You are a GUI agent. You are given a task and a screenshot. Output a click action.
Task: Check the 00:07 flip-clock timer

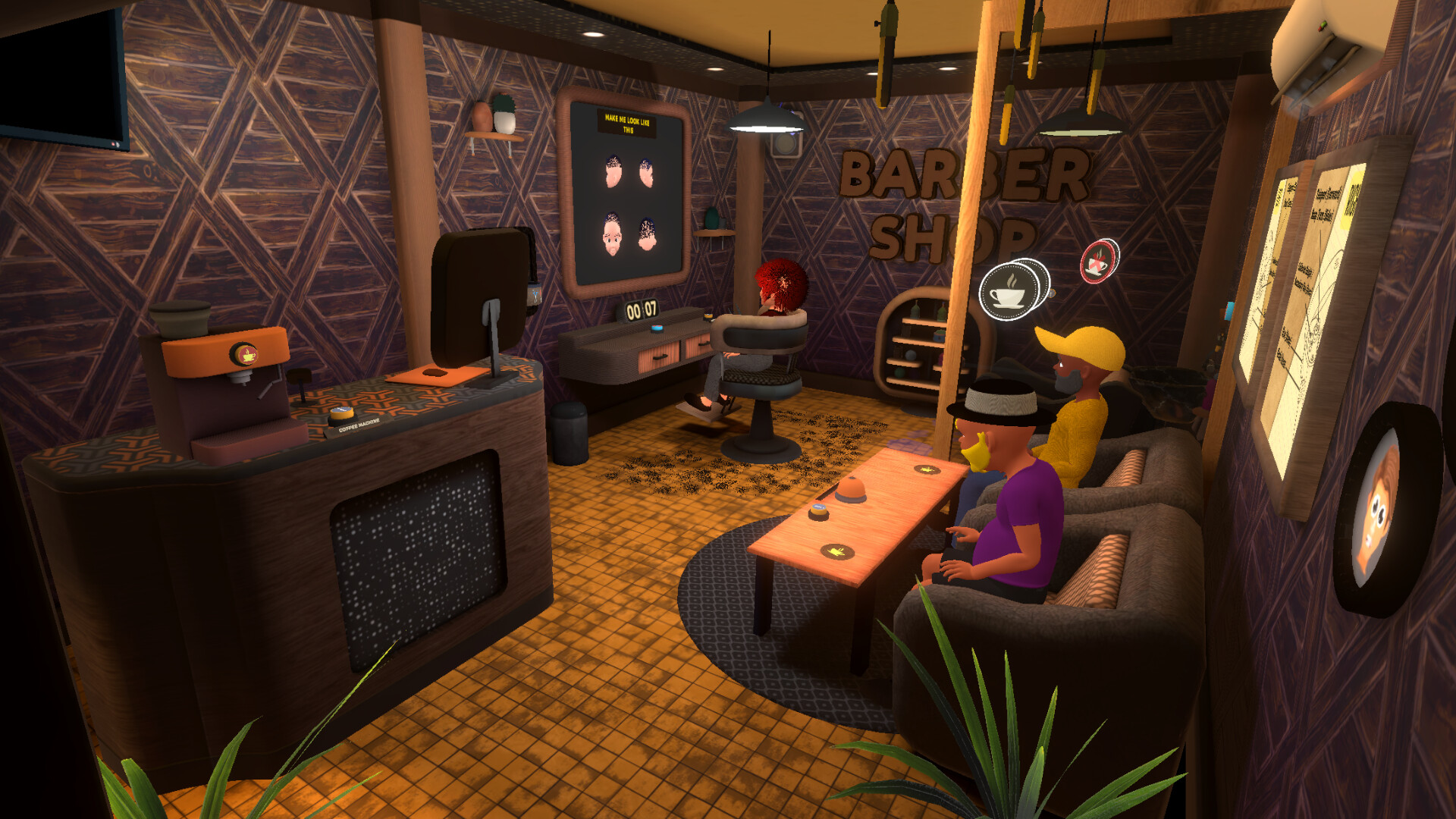642,309
